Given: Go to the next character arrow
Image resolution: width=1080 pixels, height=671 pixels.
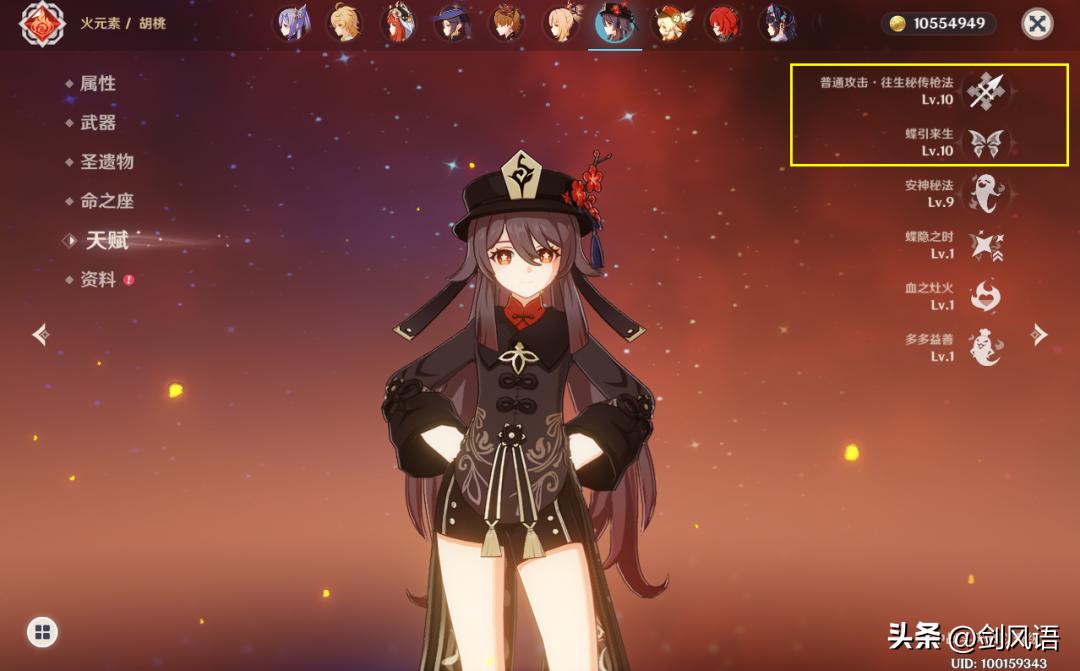Looking at the screenshot, I should [1040, 334].
